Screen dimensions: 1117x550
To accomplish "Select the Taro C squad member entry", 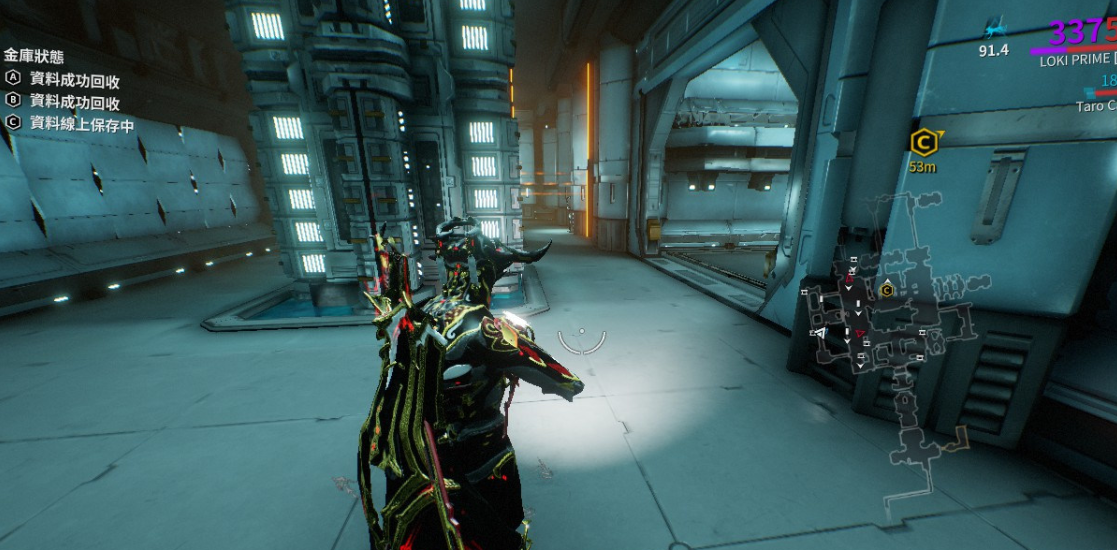I will tap(1096, 105).
